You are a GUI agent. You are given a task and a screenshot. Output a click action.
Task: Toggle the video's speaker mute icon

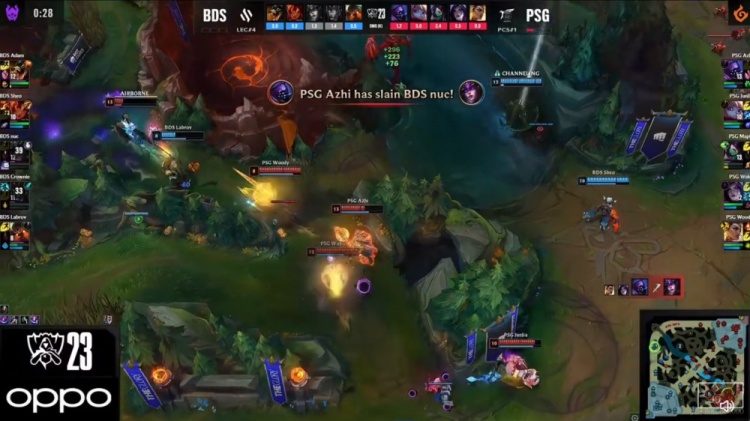click(x=727, y=405)
